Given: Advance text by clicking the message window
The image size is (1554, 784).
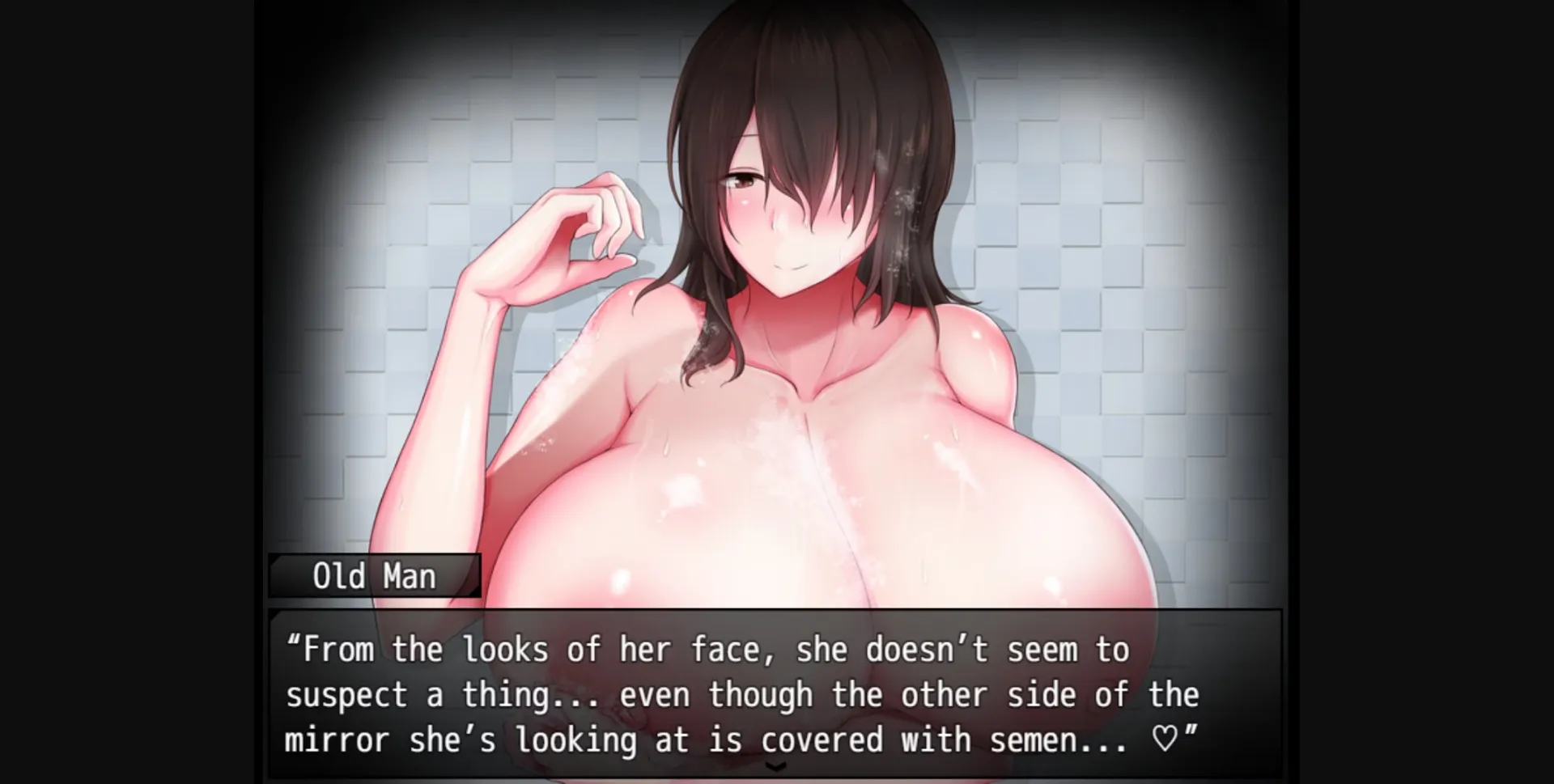Looking at the screenshot, I should coord(777,696).
